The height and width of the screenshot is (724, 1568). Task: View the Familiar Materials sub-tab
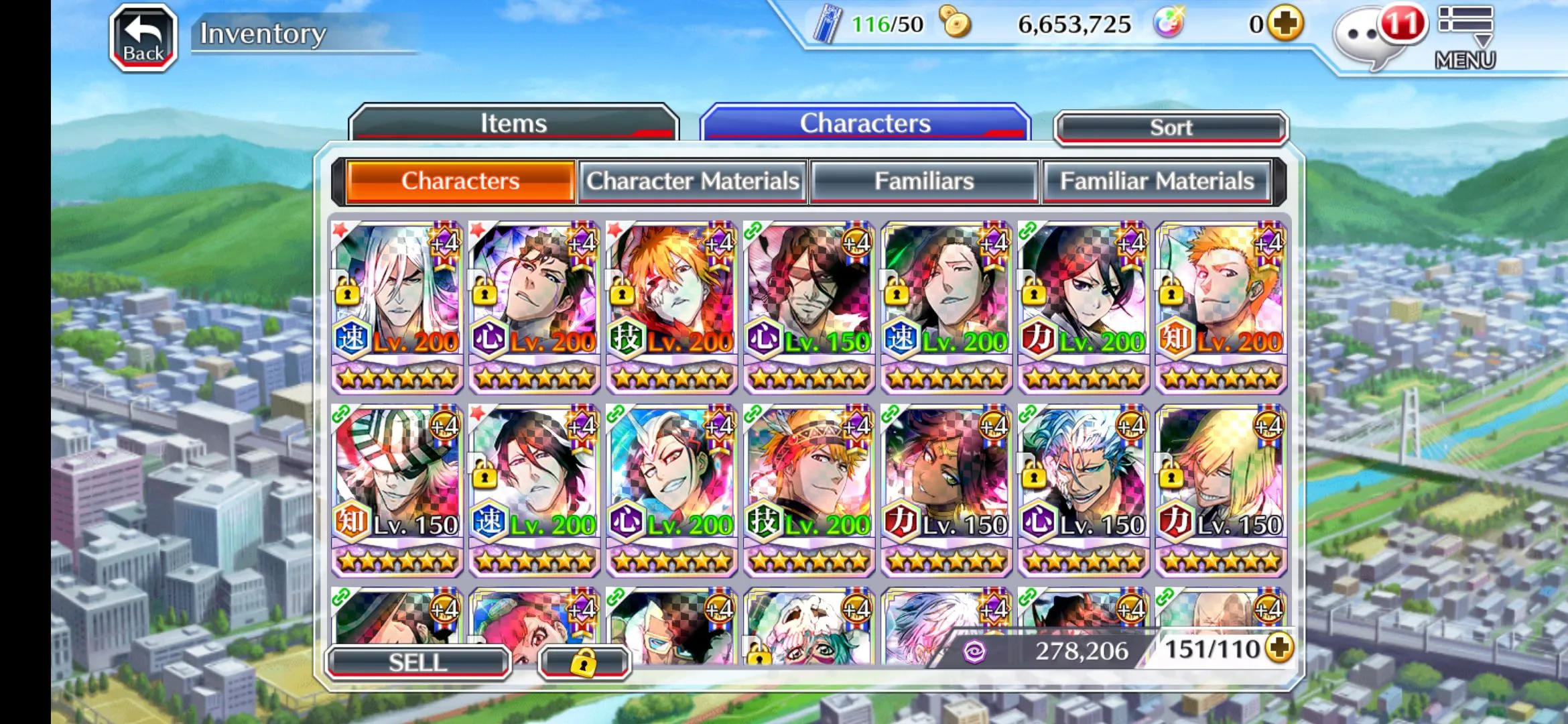1157,181
